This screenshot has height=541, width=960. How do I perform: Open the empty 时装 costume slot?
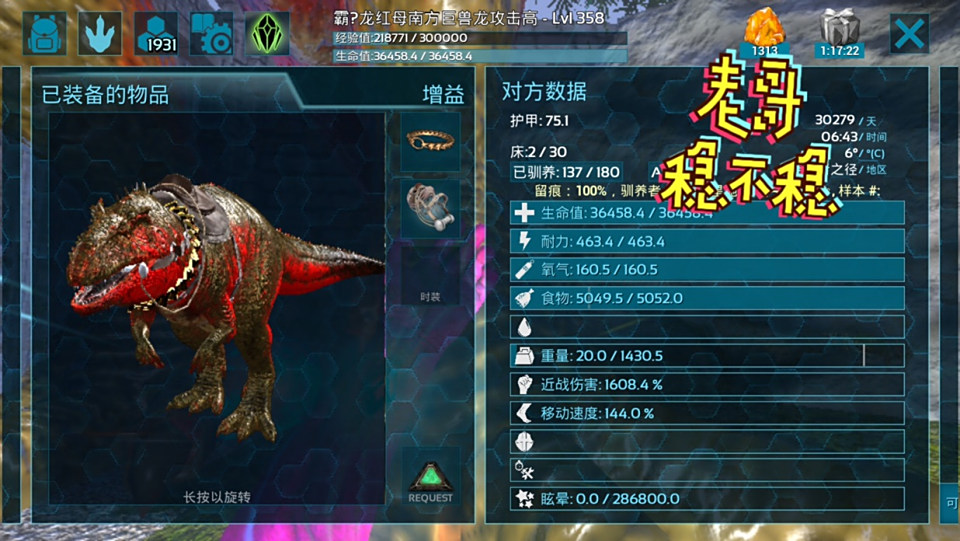[430, 276]
